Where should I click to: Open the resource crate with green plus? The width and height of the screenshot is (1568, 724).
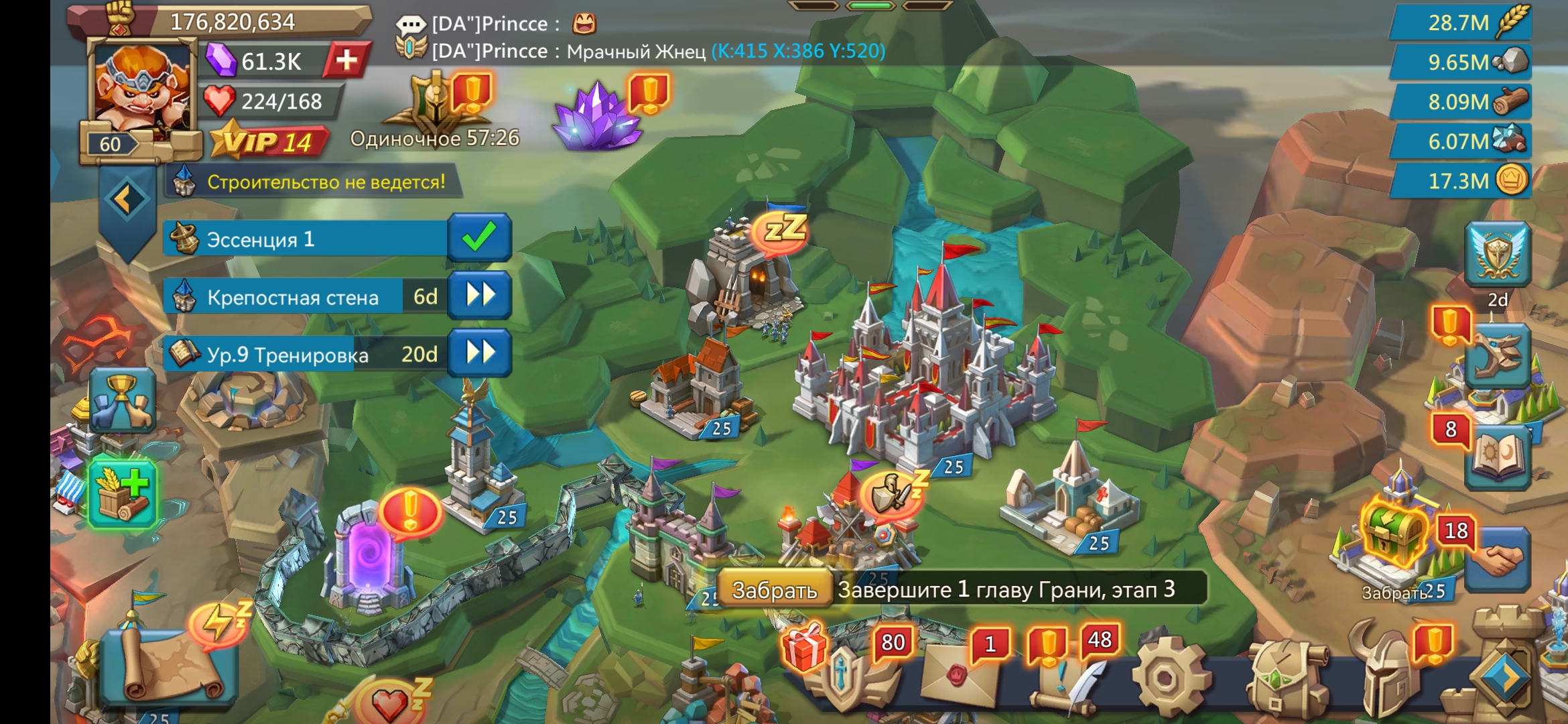123,493
